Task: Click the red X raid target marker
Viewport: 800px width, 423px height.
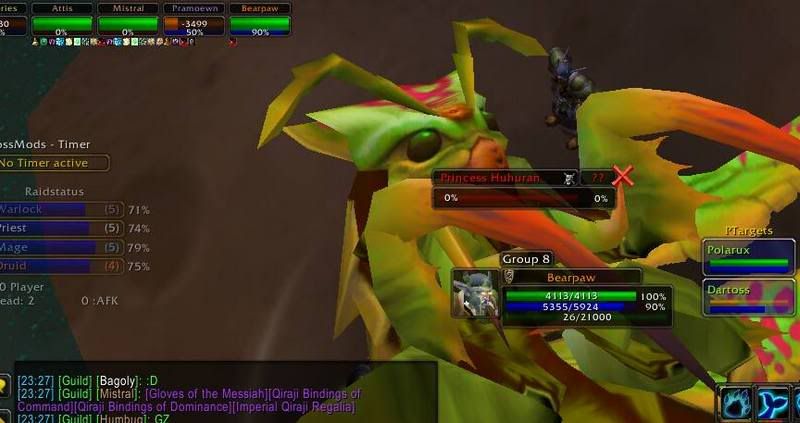Action: pyautogui.click(x=623, y=177)
